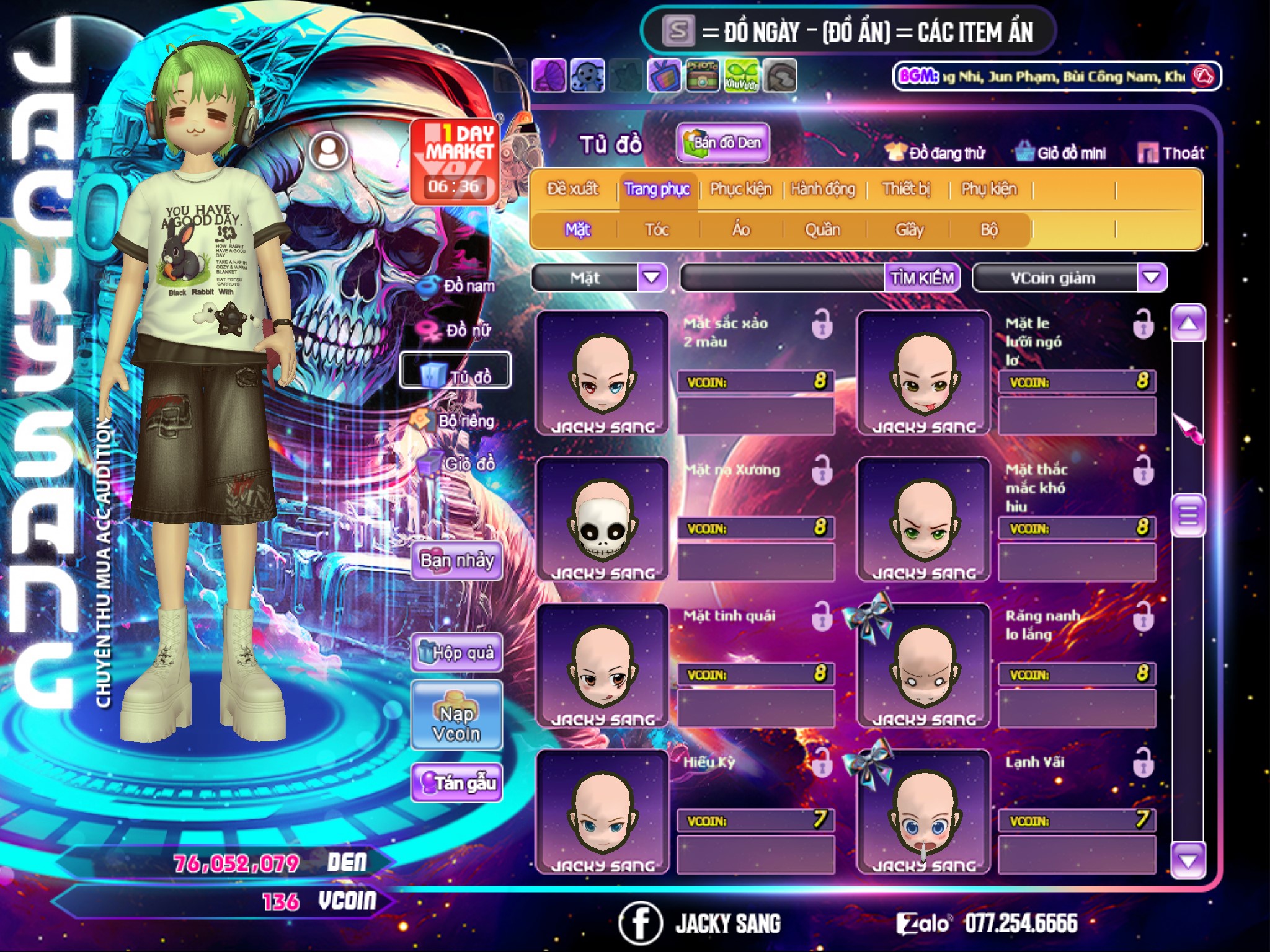This screenshot has height=952, width=1270.
Task: Open the Mặt filter dropdown
Action: 651,278
